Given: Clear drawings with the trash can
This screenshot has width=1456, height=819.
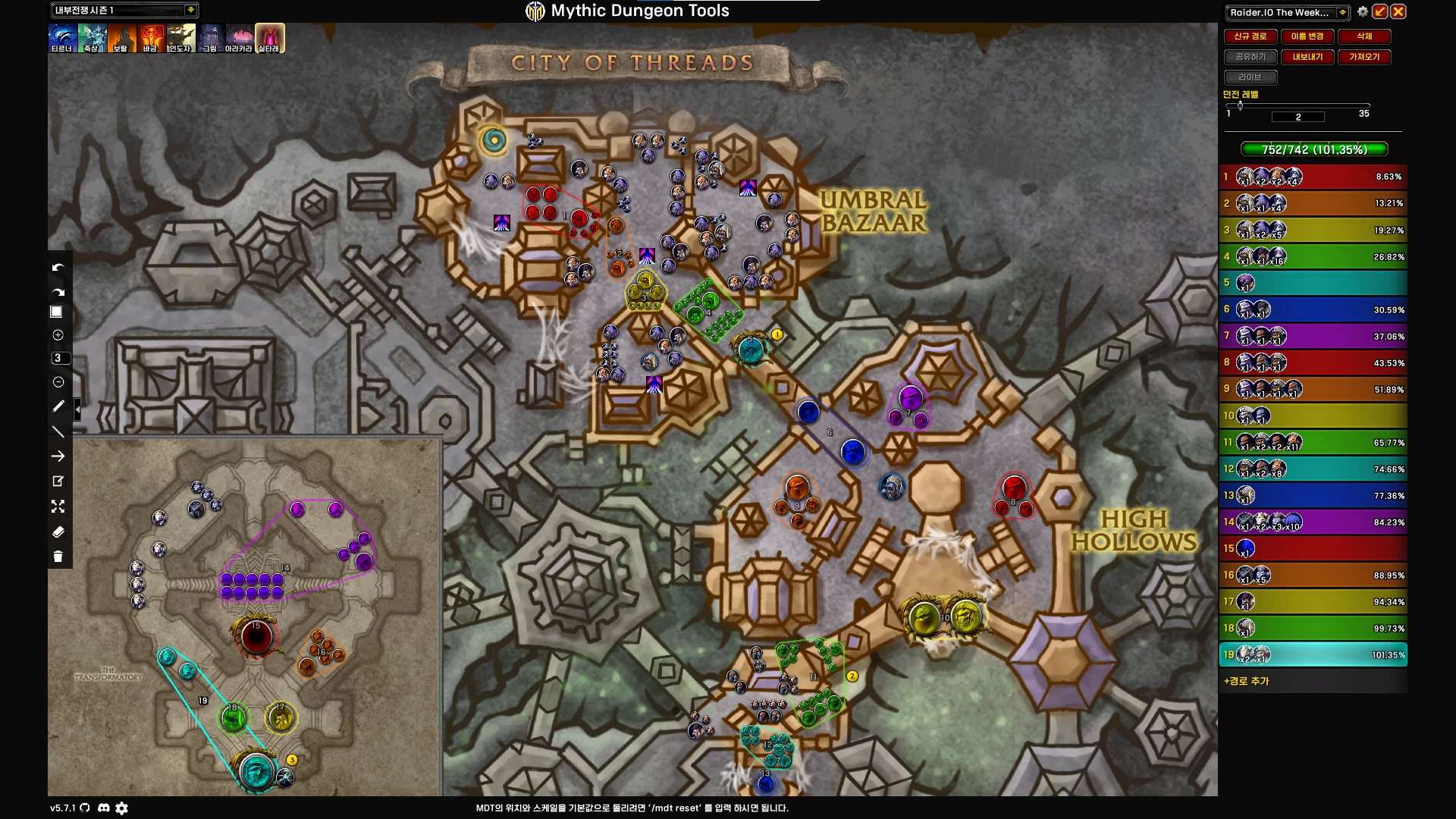Looking at the screenshot, I should (58, 557).
